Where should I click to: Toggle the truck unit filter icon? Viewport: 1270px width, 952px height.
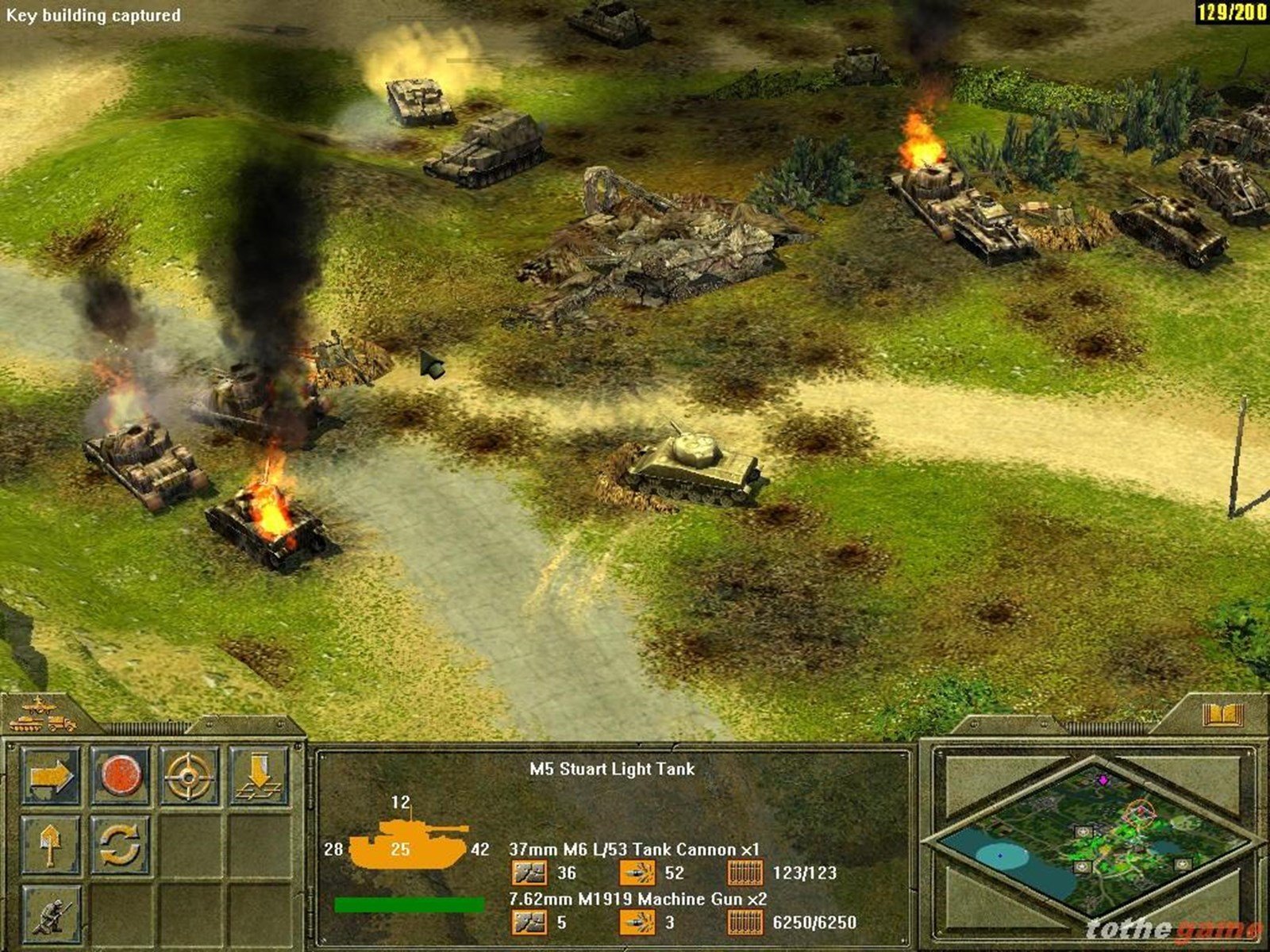click(60, 724)
